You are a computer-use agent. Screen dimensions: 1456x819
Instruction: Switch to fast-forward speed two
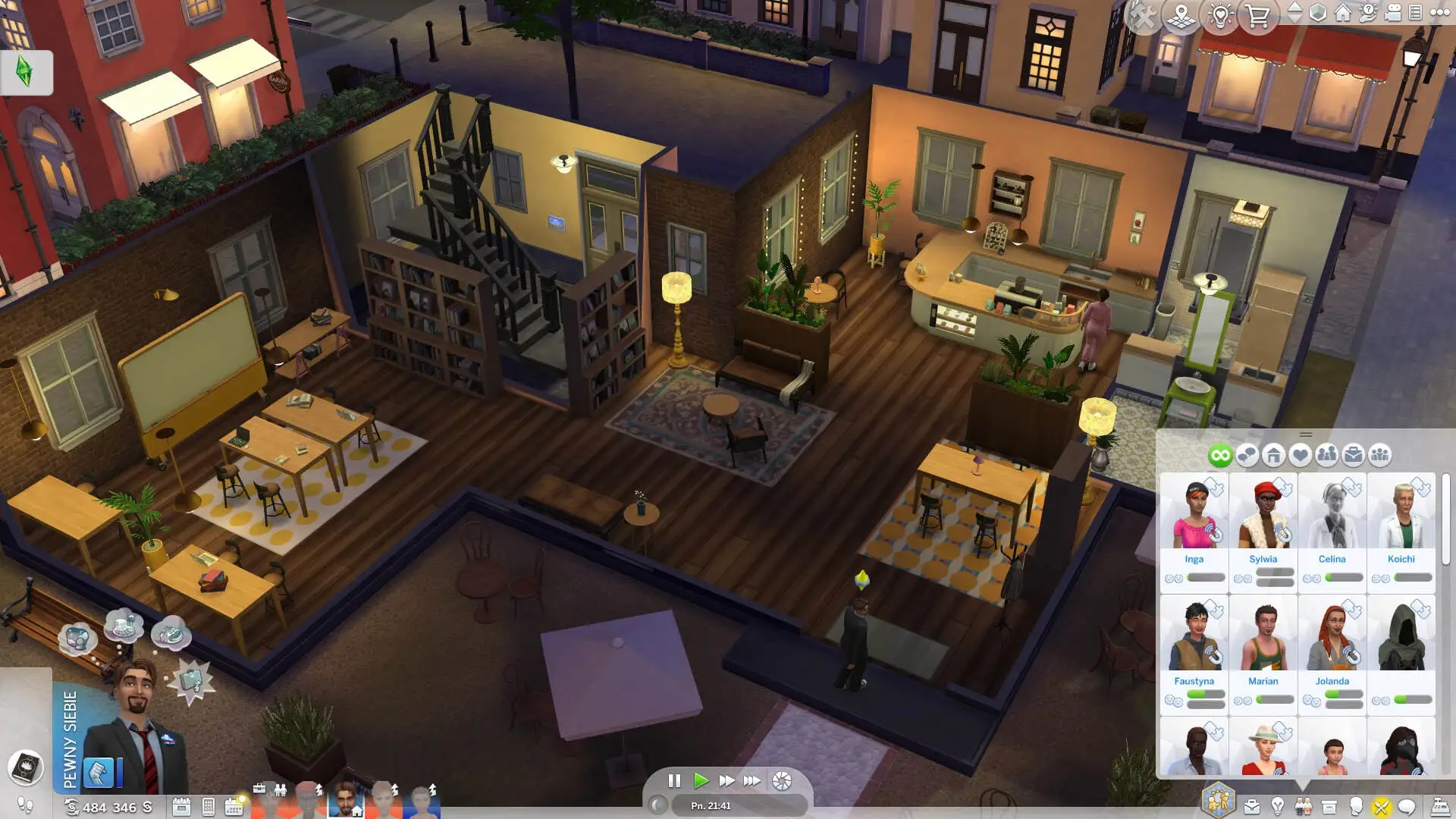click(x=726, y=780)
